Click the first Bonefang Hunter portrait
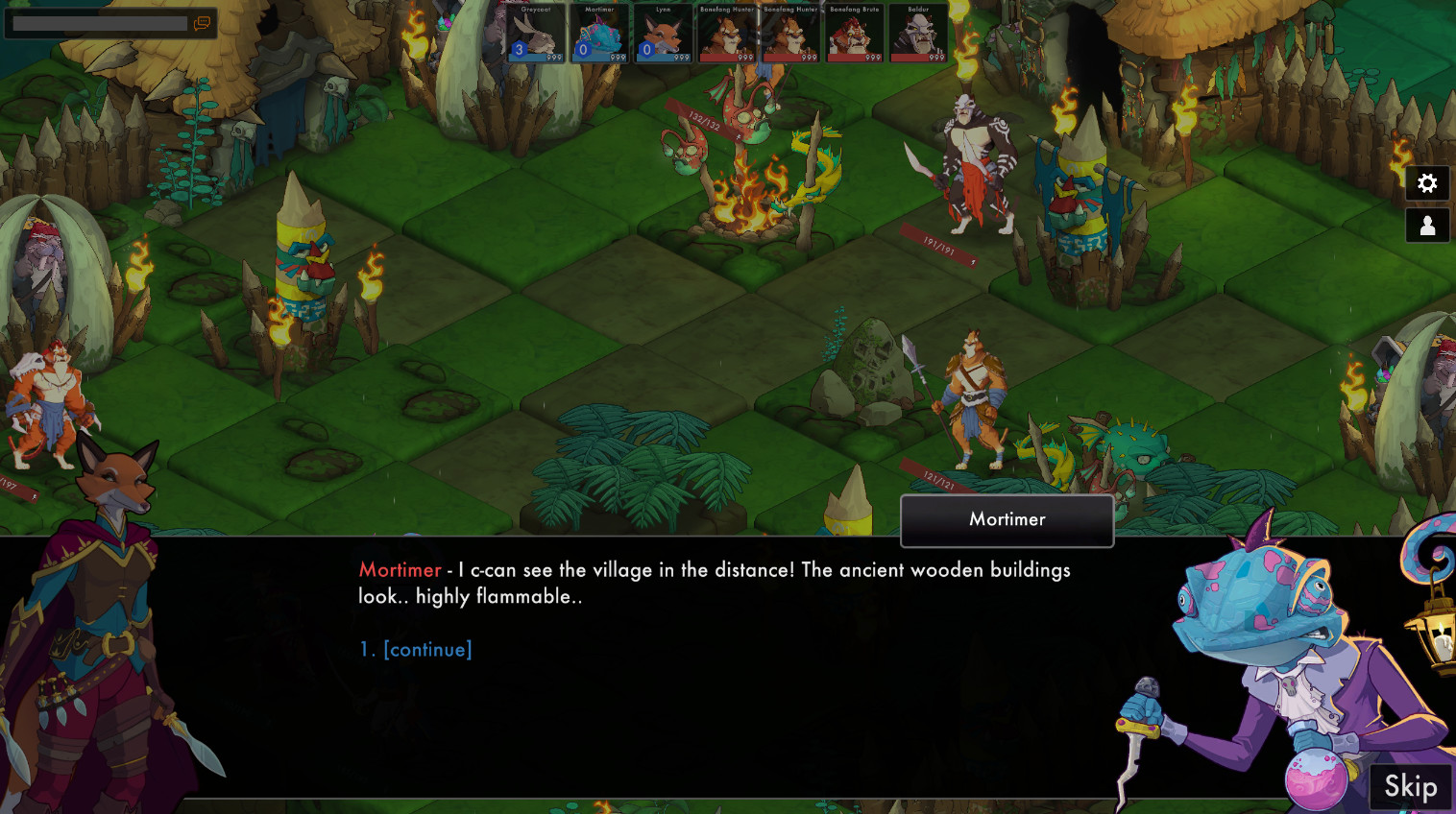Viewport: 1456px width, 814px height. click(x=727, y=34)
